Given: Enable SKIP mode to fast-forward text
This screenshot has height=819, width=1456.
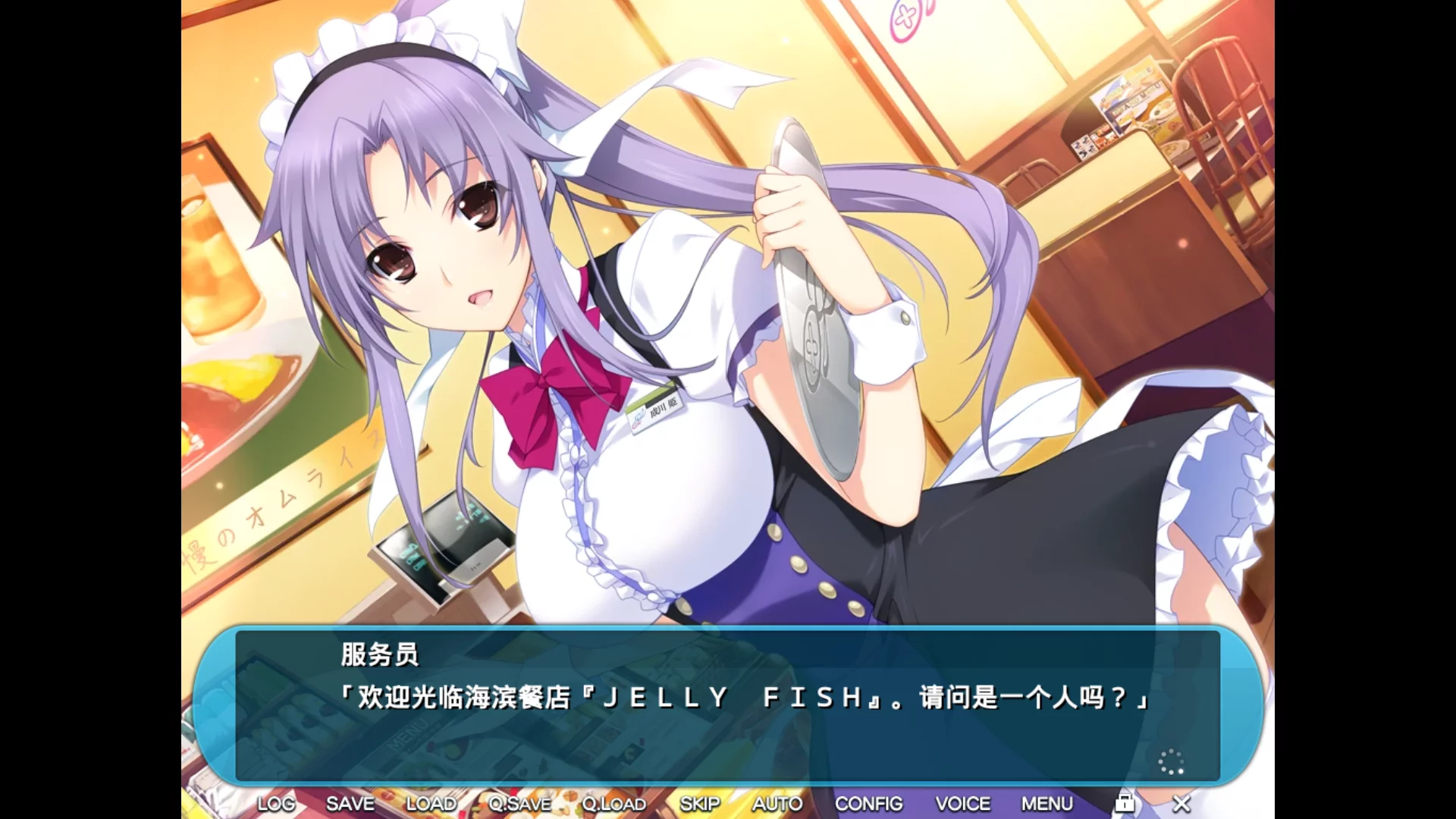Looking at the screenshot, I should tap(700, 803).
